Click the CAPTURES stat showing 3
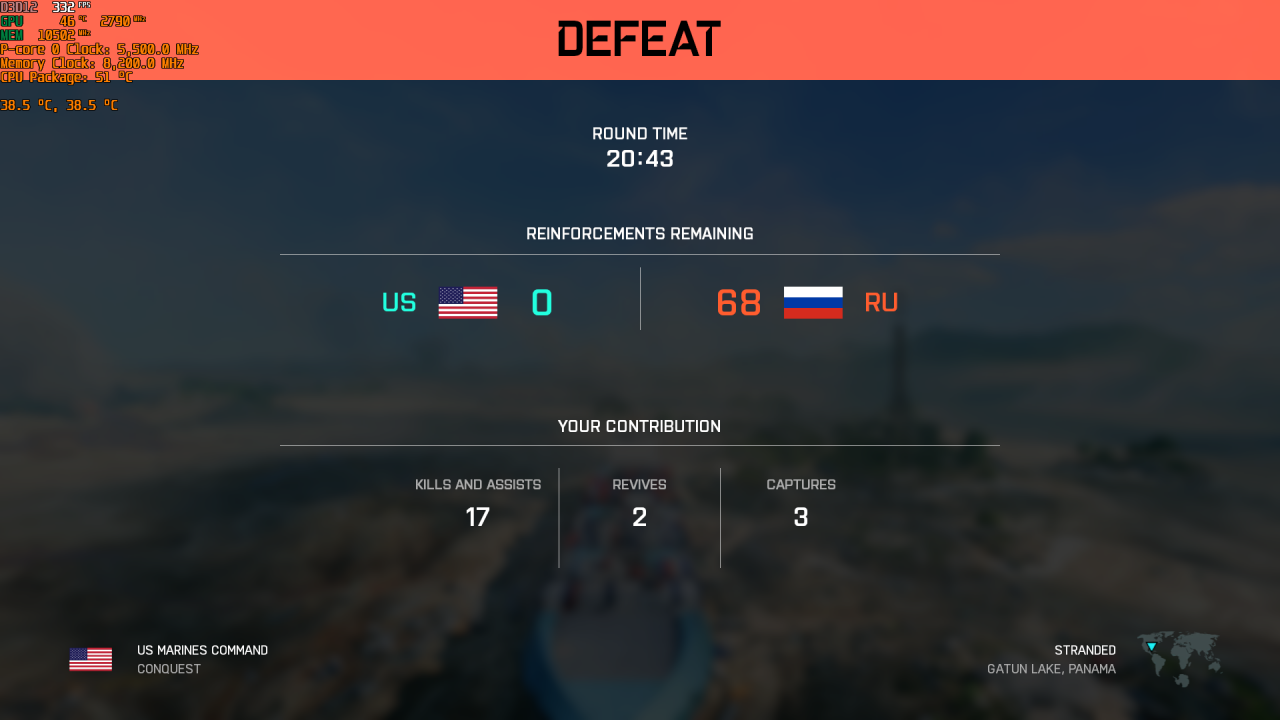This screenshot has width=1280, height=720. coord(800,517)
